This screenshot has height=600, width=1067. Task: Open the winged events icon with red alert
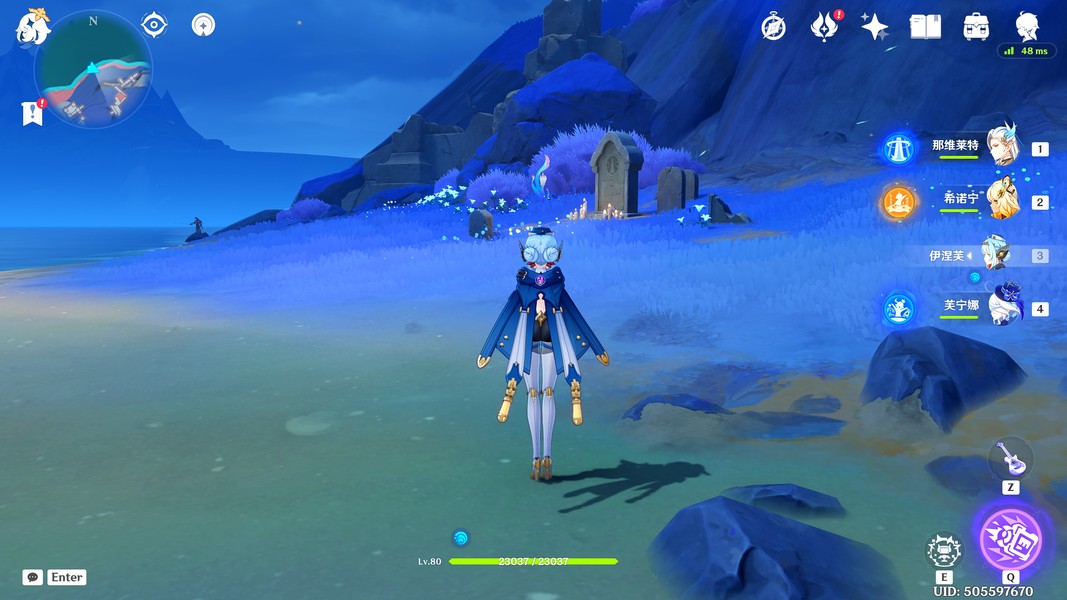coord(825,26)
